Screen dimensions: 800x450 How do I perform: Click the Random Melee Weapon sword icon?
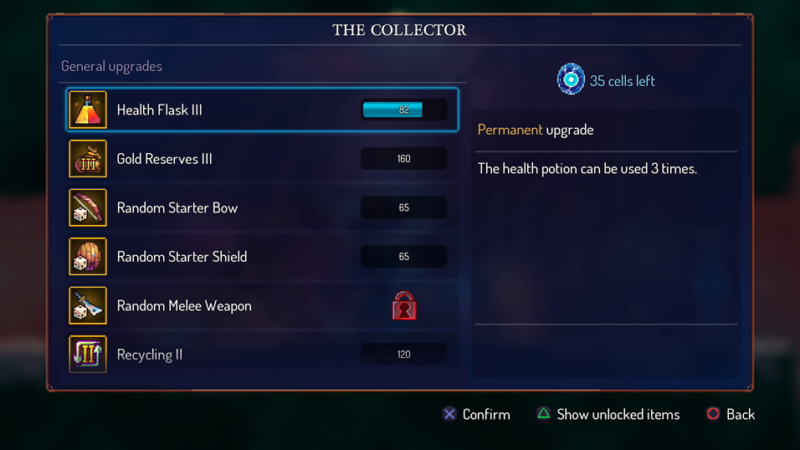click(x=88, y=306)
